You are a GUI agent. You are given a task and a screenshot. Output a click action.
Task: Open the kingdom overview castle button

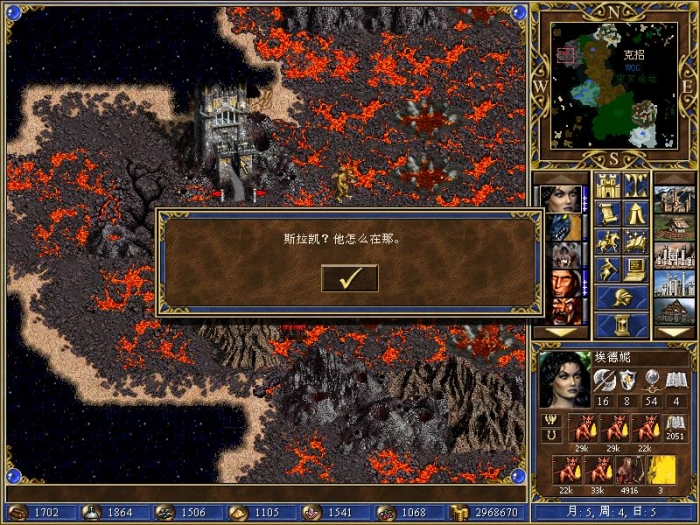click(608, 185)
